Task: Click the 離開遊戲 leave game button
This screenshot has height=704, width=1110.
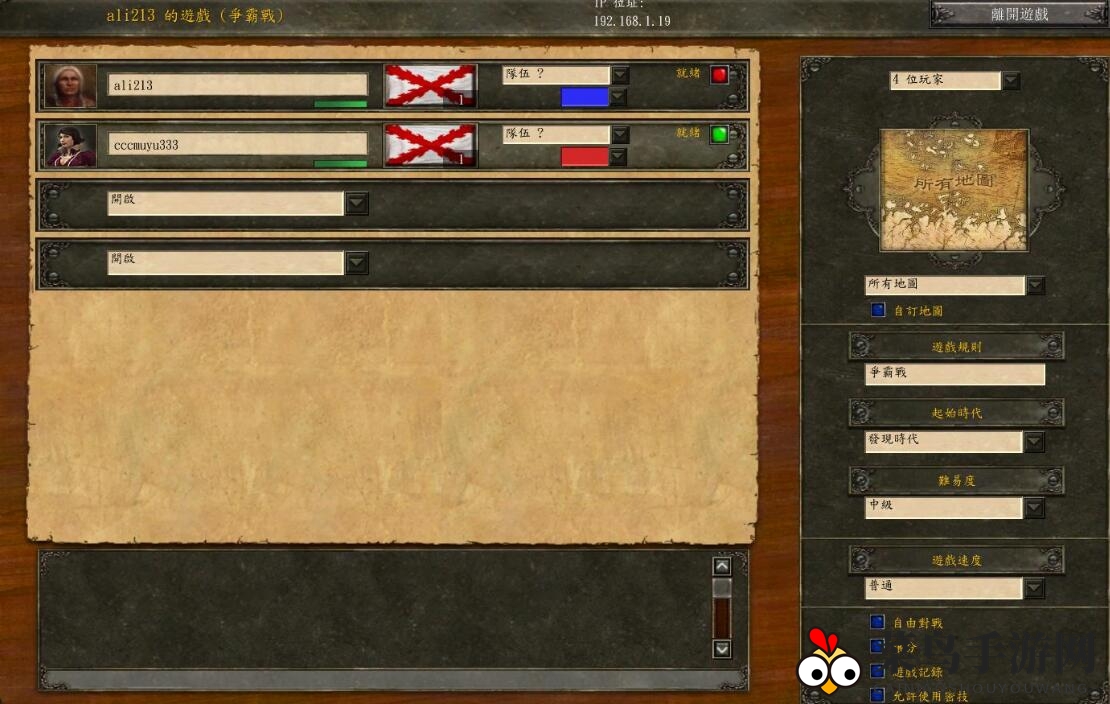Action: click(x=1018, y=14)
